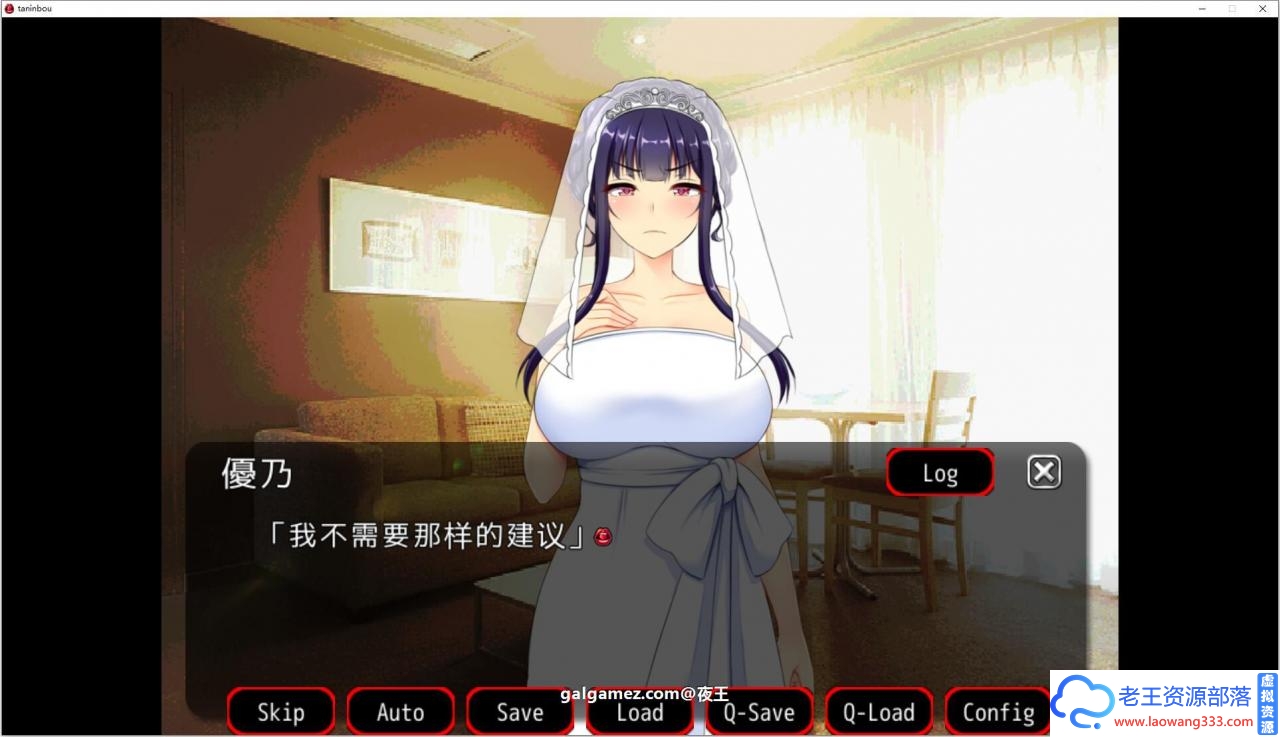Viewport: 1280px width, 737px height.
Task: Enable Skip mode
Action: (x=280, y=712)
